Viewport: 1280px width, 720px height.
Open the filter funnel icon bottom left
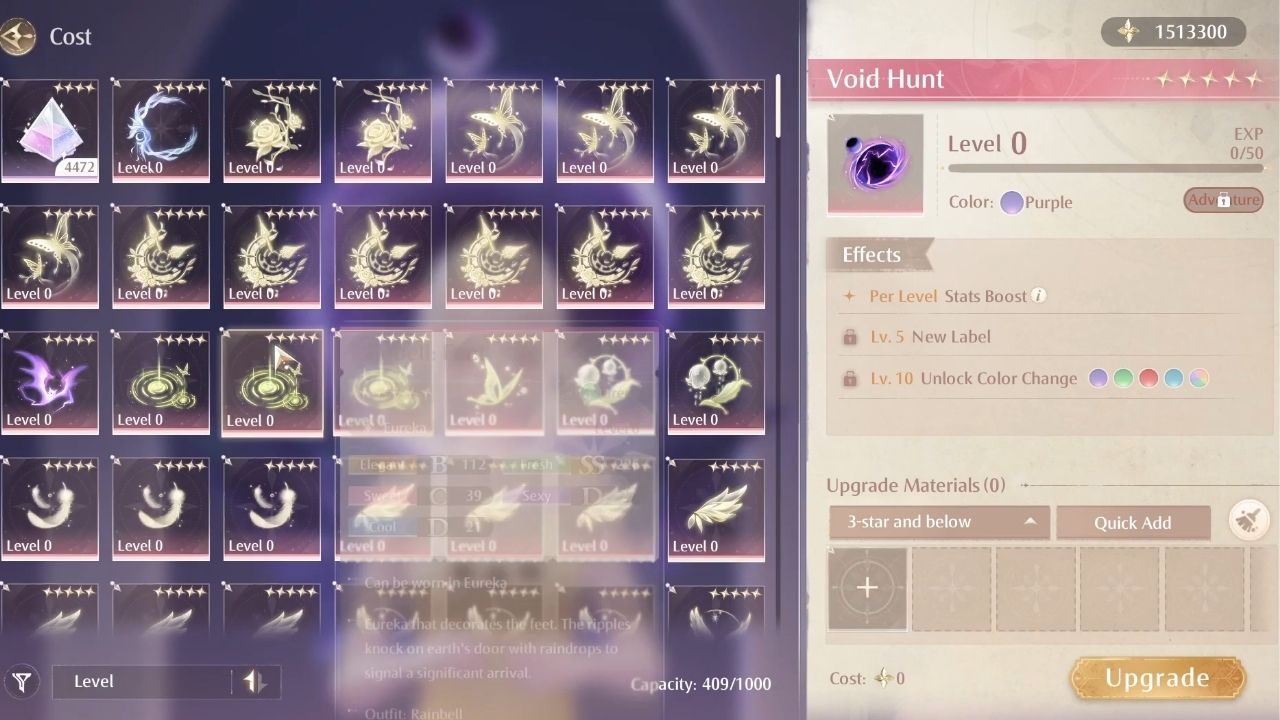point(22,681)
